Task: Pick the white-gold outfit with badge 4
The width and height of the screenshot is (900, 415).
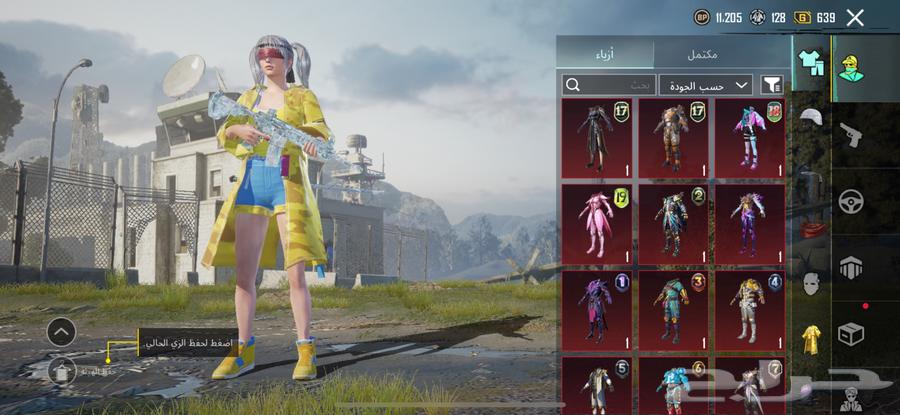Action: [749, 308]
